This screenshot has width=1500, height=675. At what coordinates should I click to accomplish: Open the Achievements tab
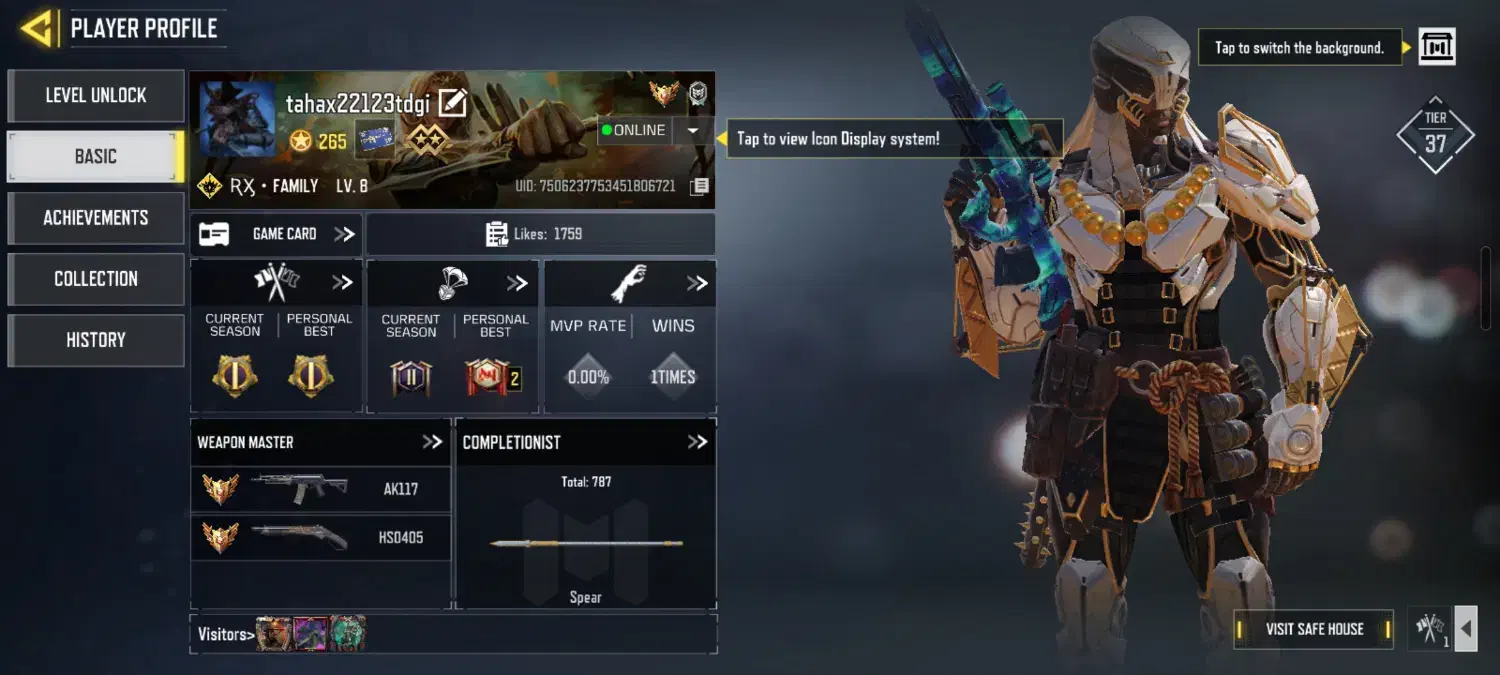(x=96, y=218)
